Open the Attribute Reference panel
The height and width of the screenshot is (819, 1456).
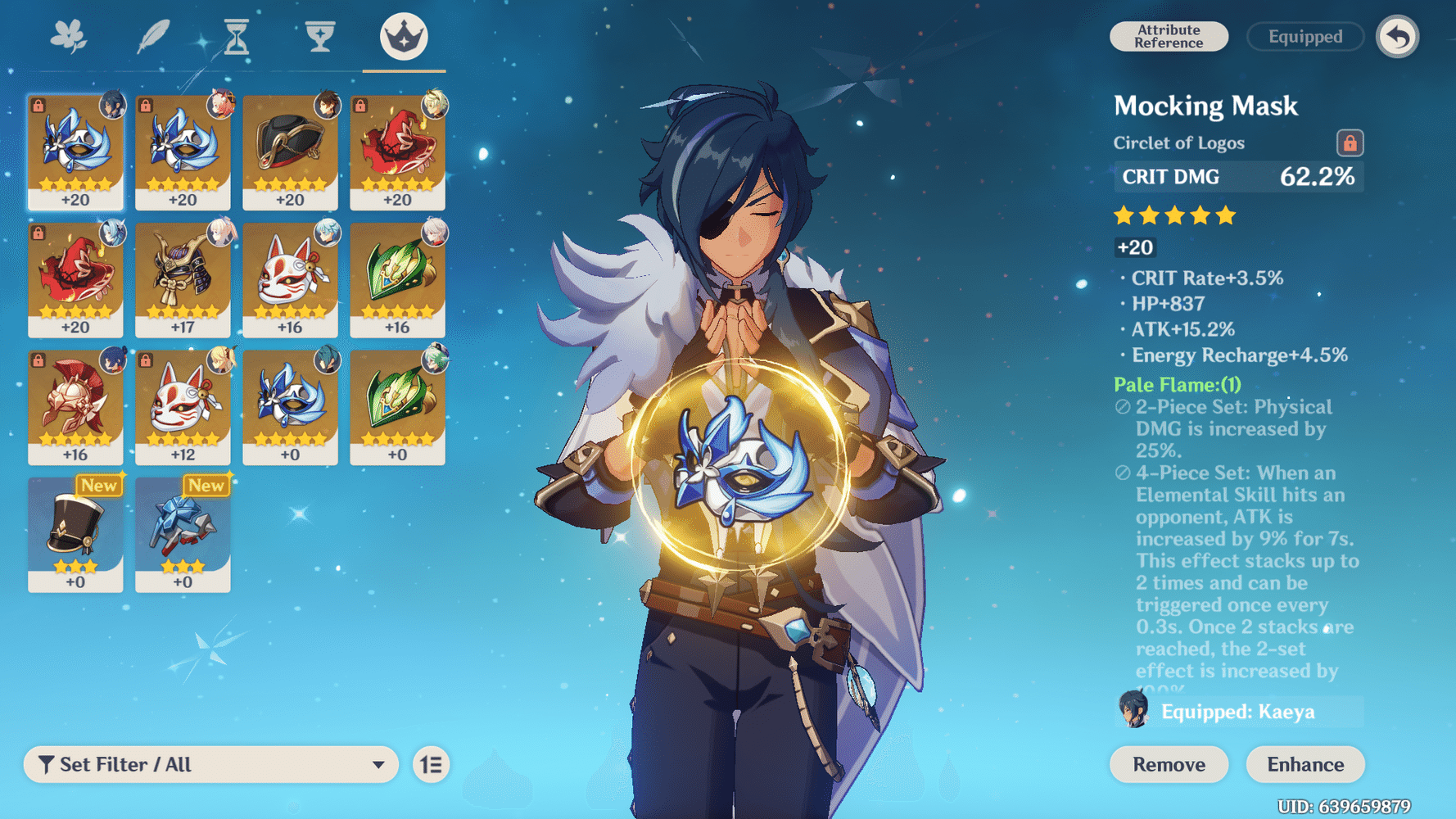[x=1169, y=35]
